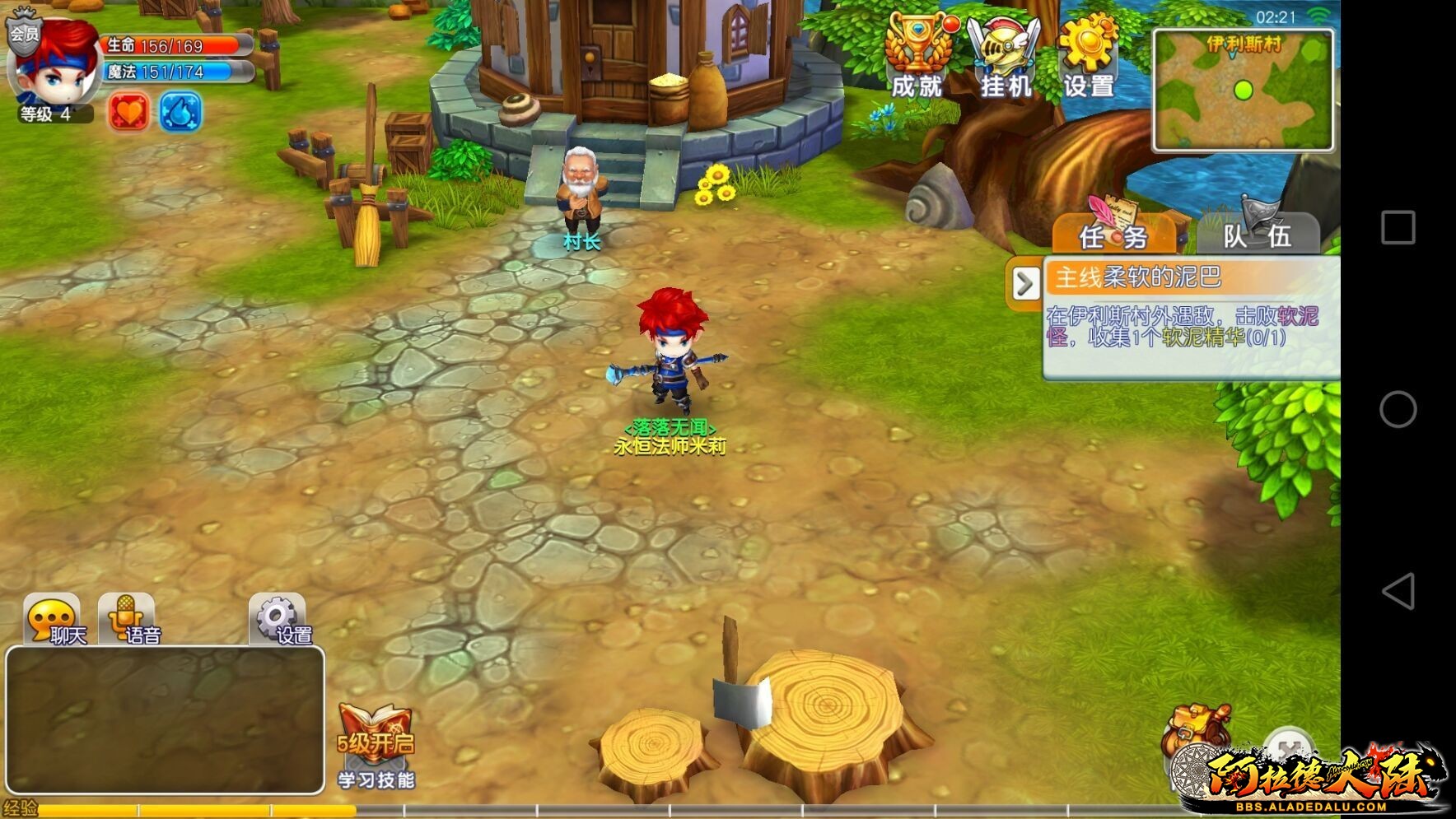
Task: Collapse the quest panel with arrow button
Action: tap(1024, 284)
